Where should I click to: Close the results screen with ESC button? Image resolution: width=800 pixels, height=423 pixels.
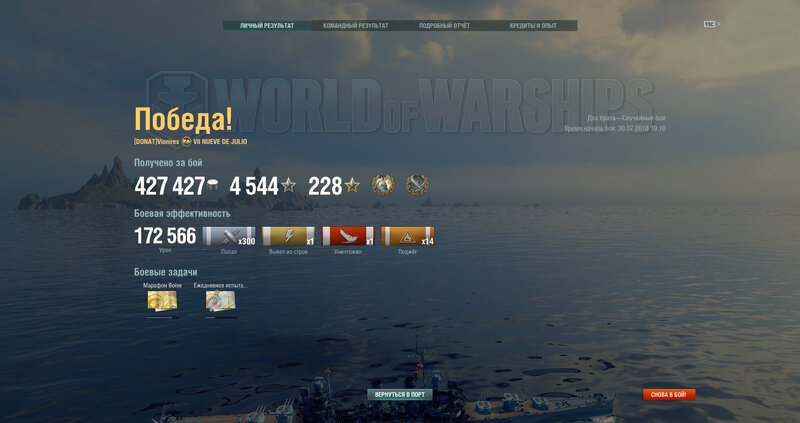point(711,24)
